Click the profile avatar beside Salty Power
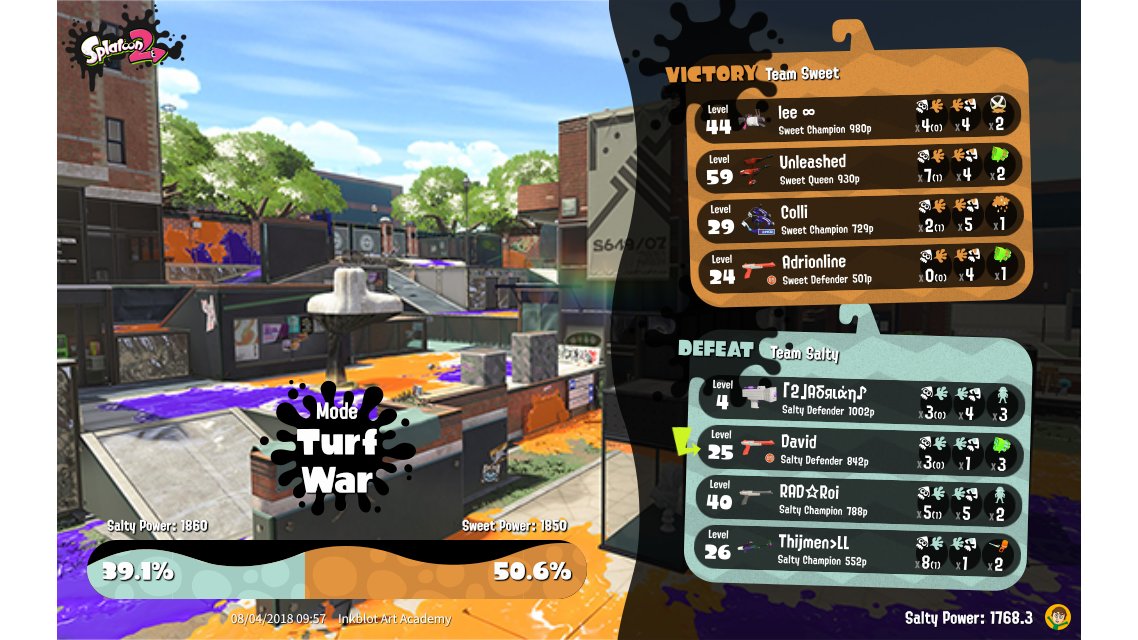Screen dimensions: 1138x640 point(1055,616)
